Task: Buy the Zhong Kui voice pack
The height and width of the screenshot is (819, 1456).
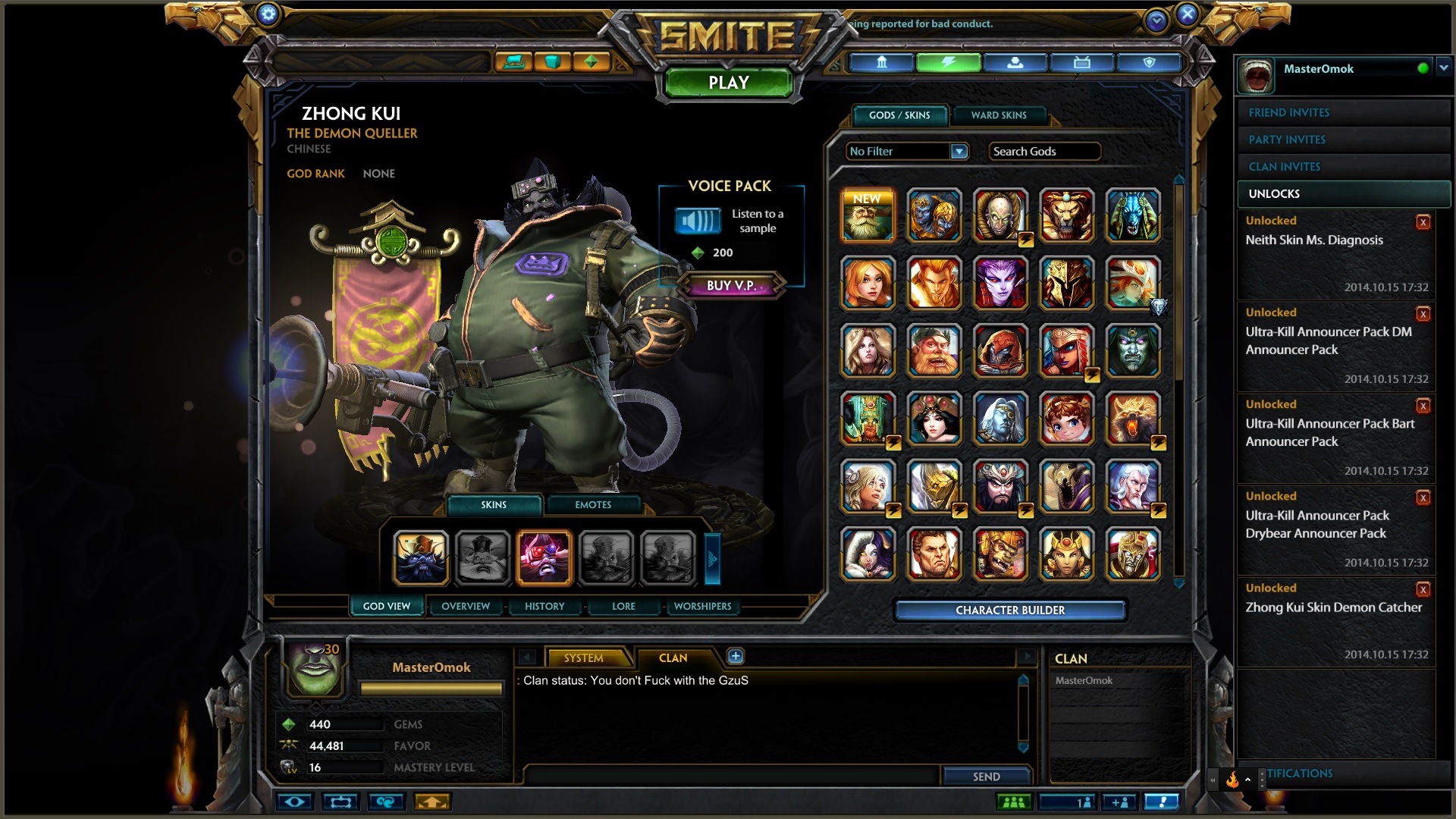Action: tap(730, 285)
